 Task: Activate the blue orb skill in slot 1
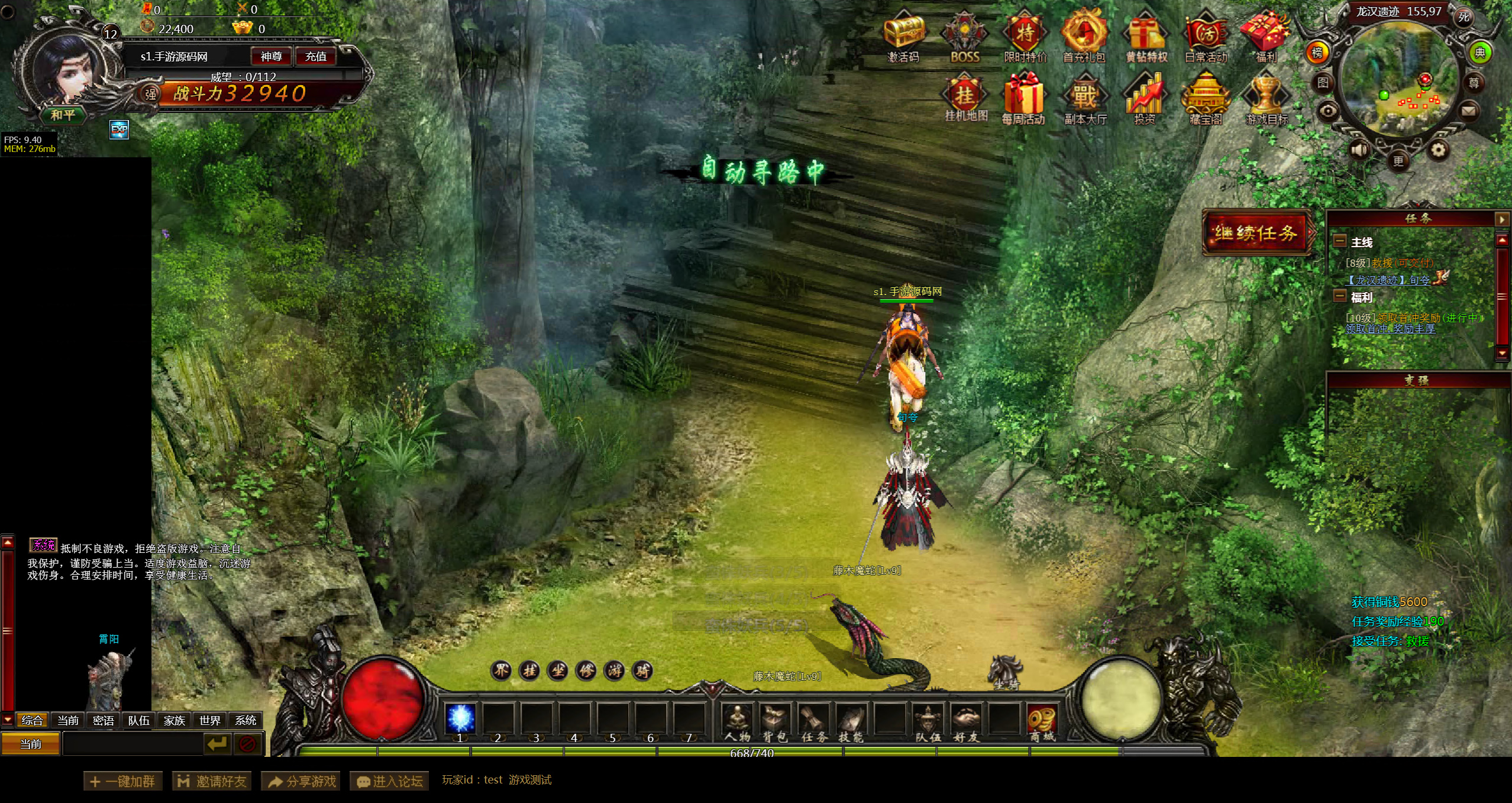coord(460,719)
